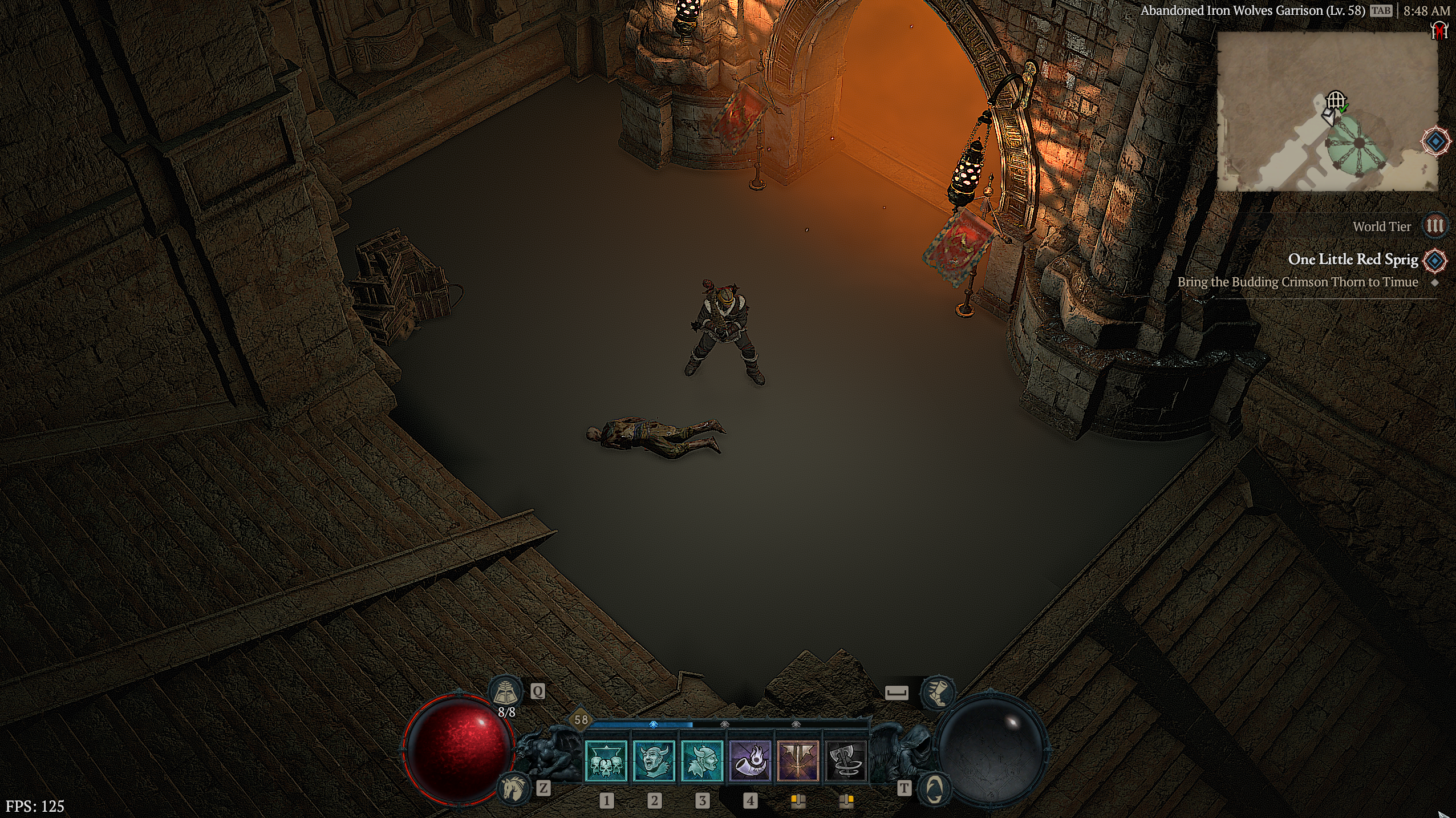Open the minimap
The height and width of the screenshot is (818, 1456).
[1327, 111]
